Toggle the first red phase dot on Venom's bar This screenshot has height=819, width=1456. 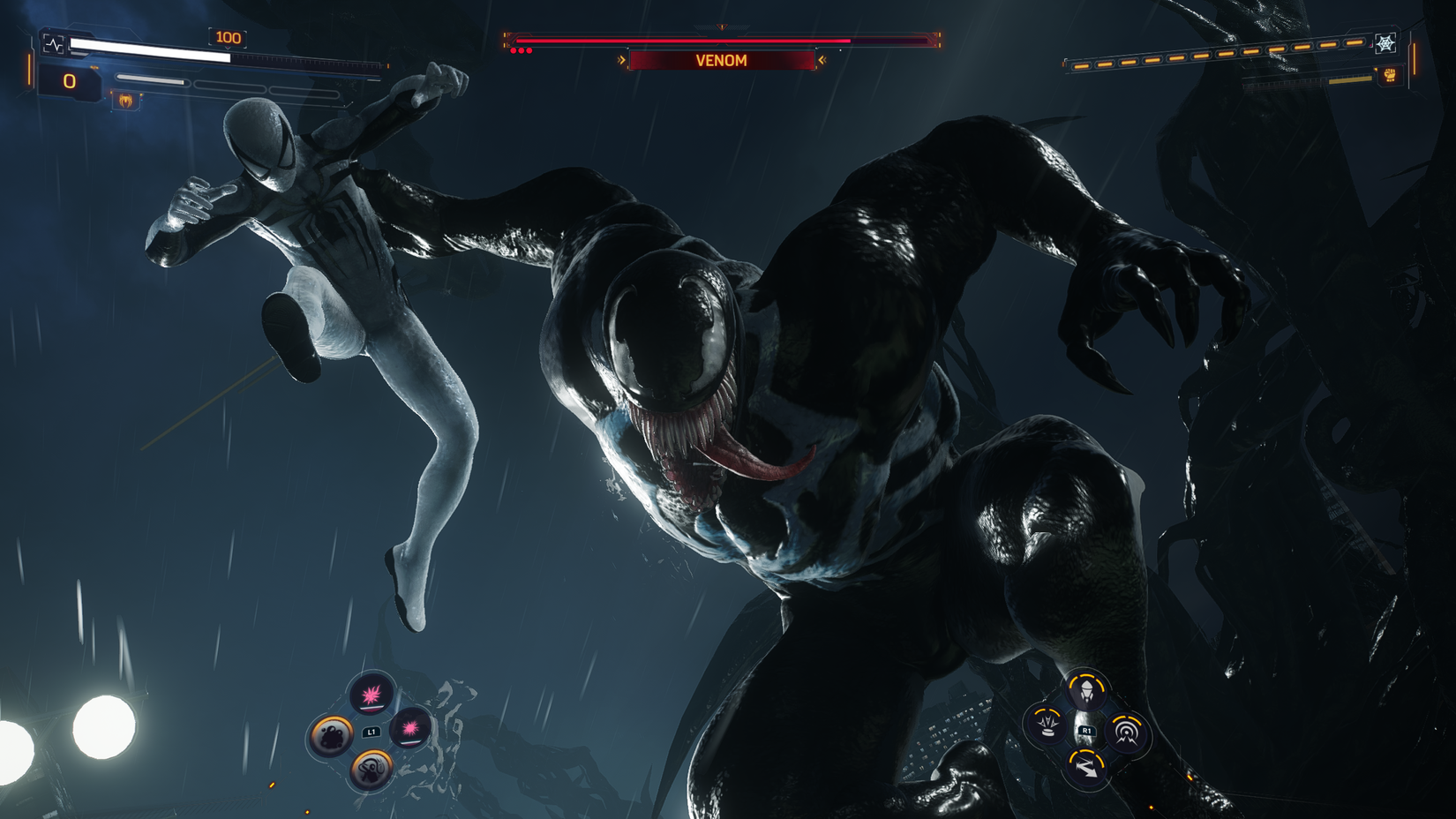[514, 50]
